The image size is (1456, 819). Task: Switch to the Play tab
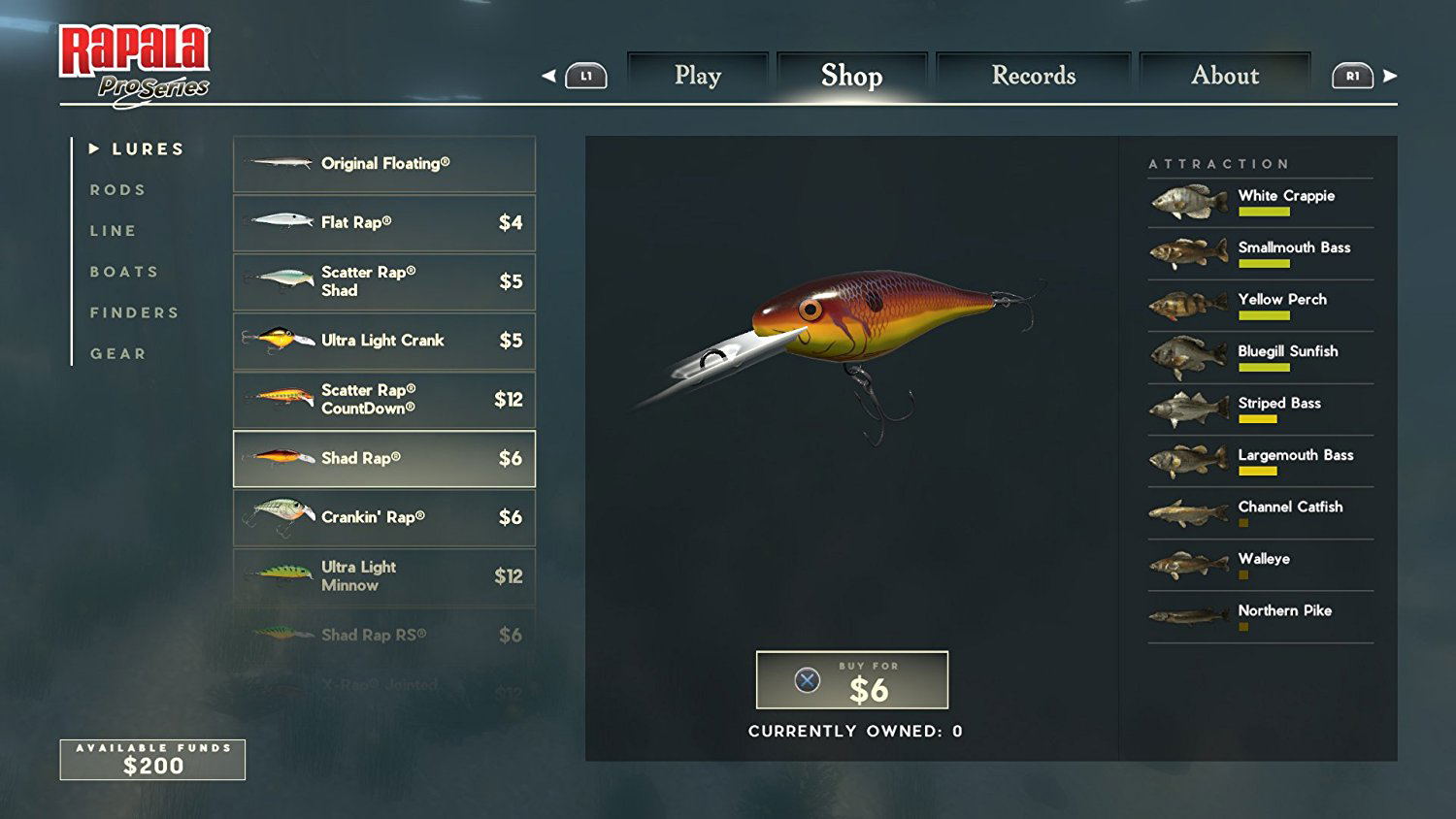click(698, 76)
